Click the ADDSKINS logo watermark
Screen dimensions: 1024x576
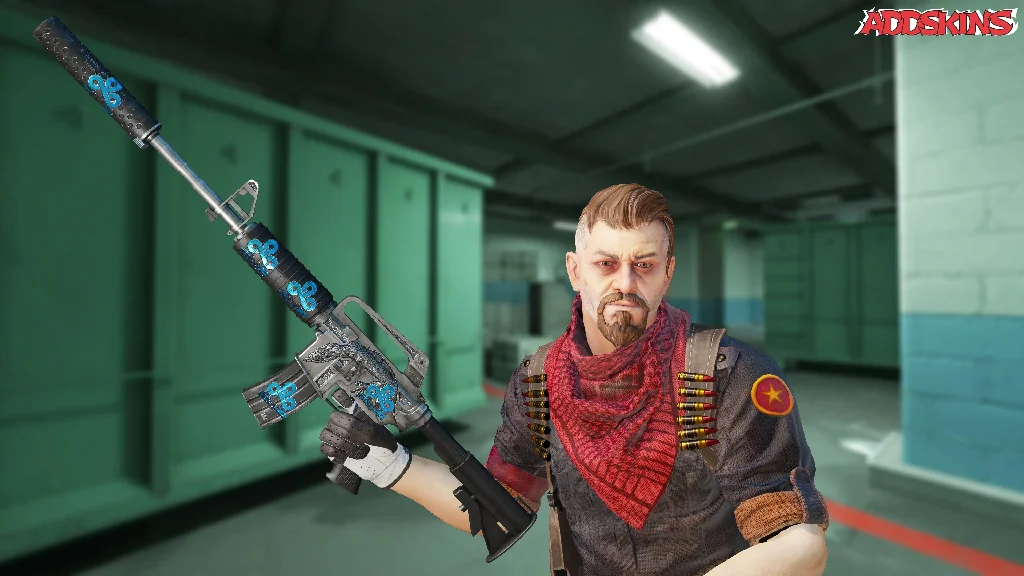tap(935, 23)
